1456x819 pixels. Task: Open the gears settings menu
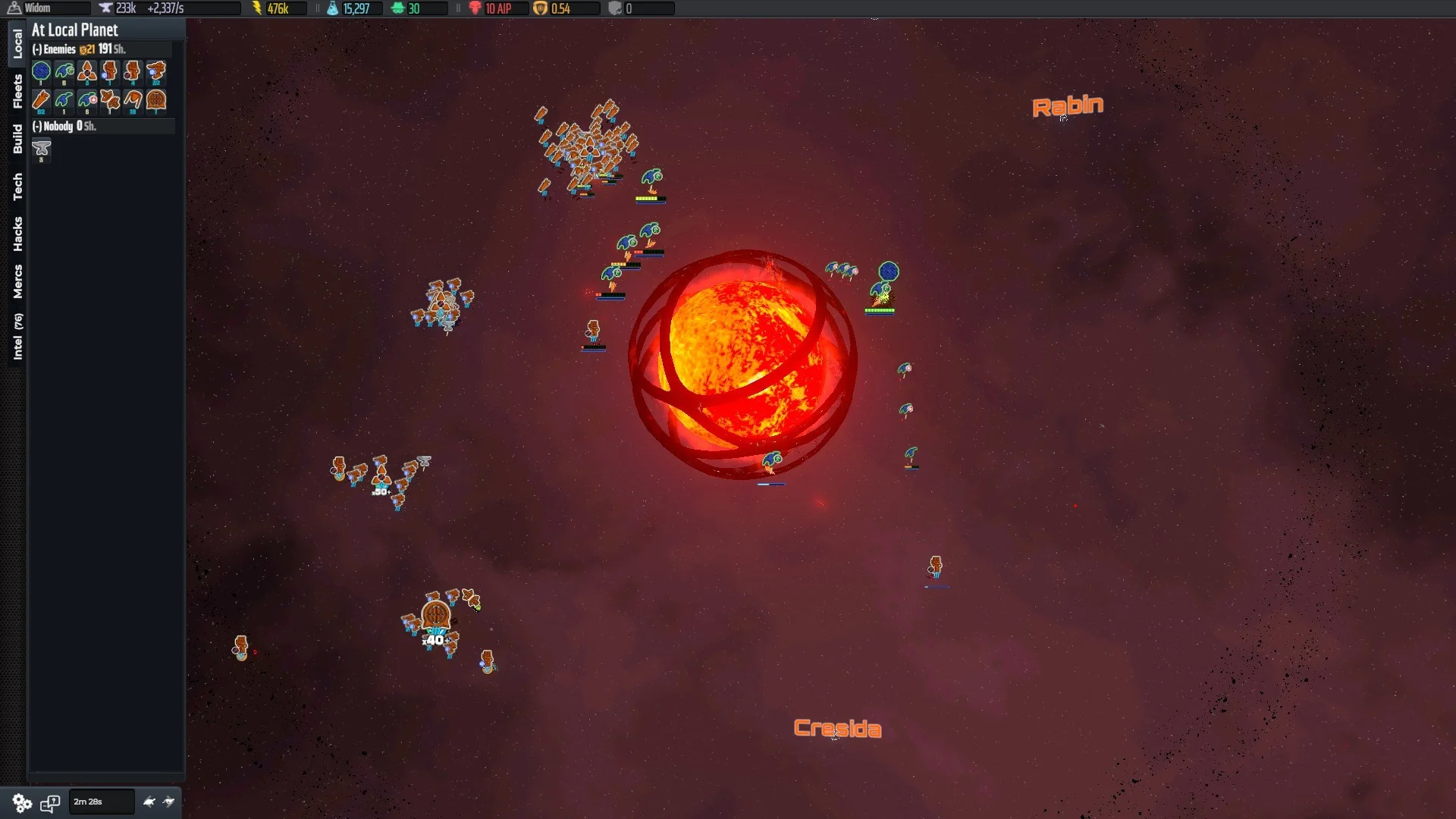22,802
